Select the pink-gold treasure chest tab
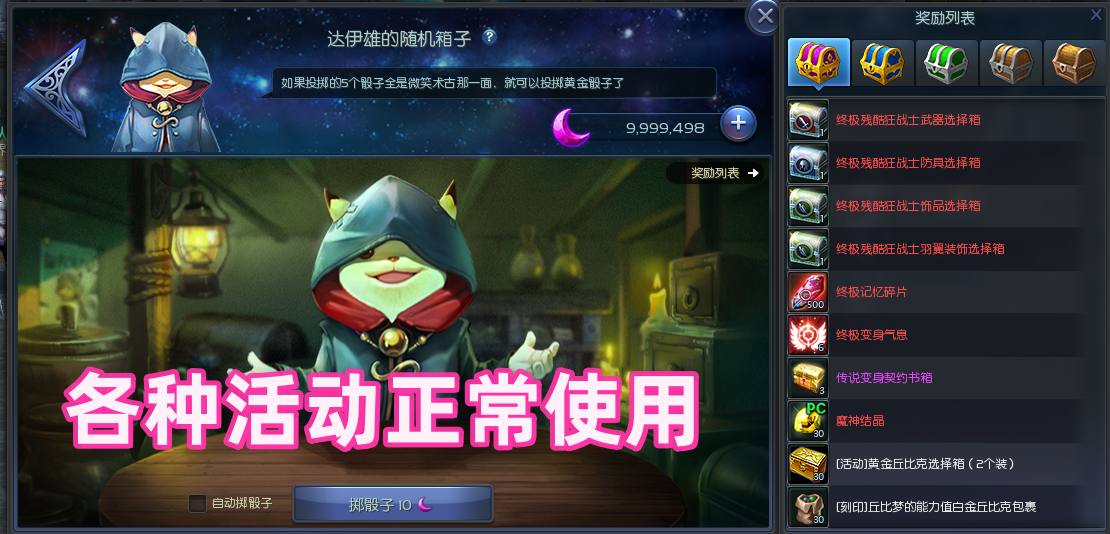This screenshot has width=1110, height=534. pos(818,63)
